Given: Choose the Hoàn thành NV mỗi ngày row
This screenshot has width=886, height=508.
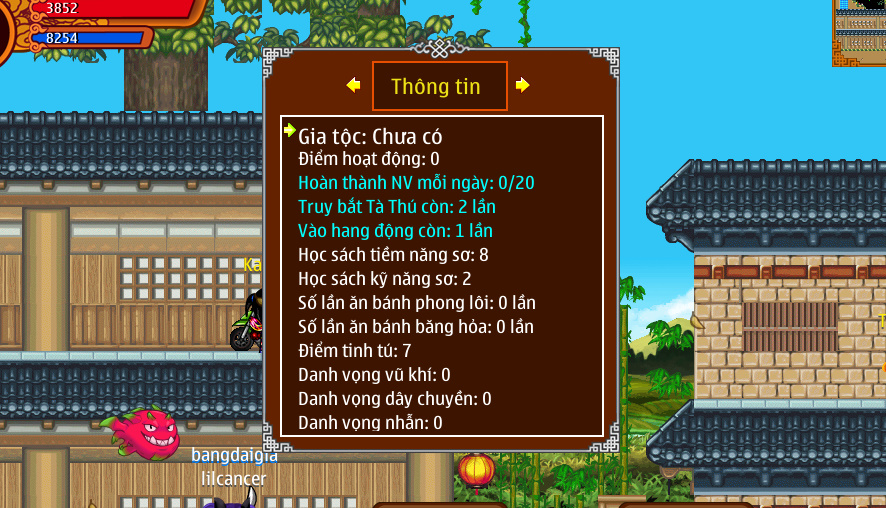Looking at the screenshot, I should 416,183.
